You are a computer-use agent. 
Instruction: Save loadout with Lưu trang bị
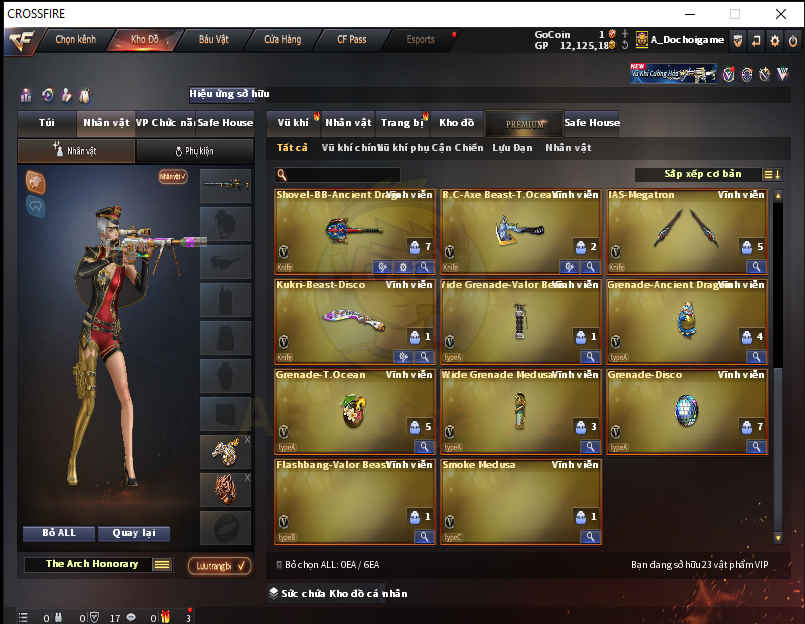(x=219, y=566)
